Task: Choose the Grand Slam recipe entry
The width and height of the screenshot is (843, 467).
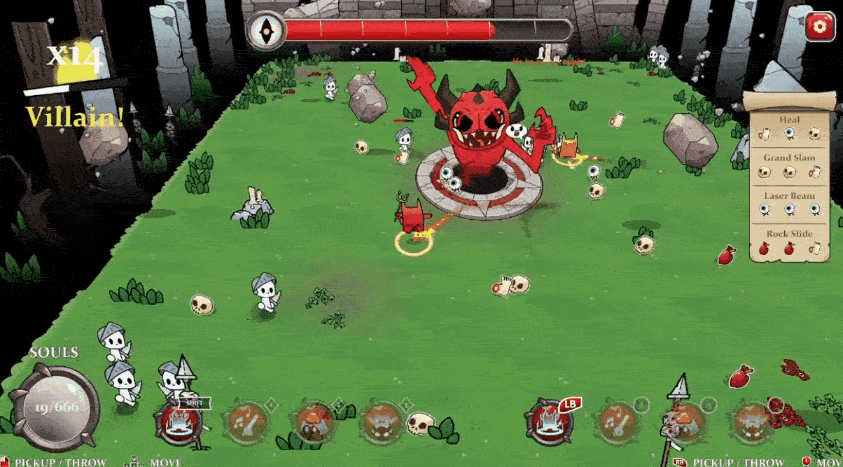Action: point(789,166)
